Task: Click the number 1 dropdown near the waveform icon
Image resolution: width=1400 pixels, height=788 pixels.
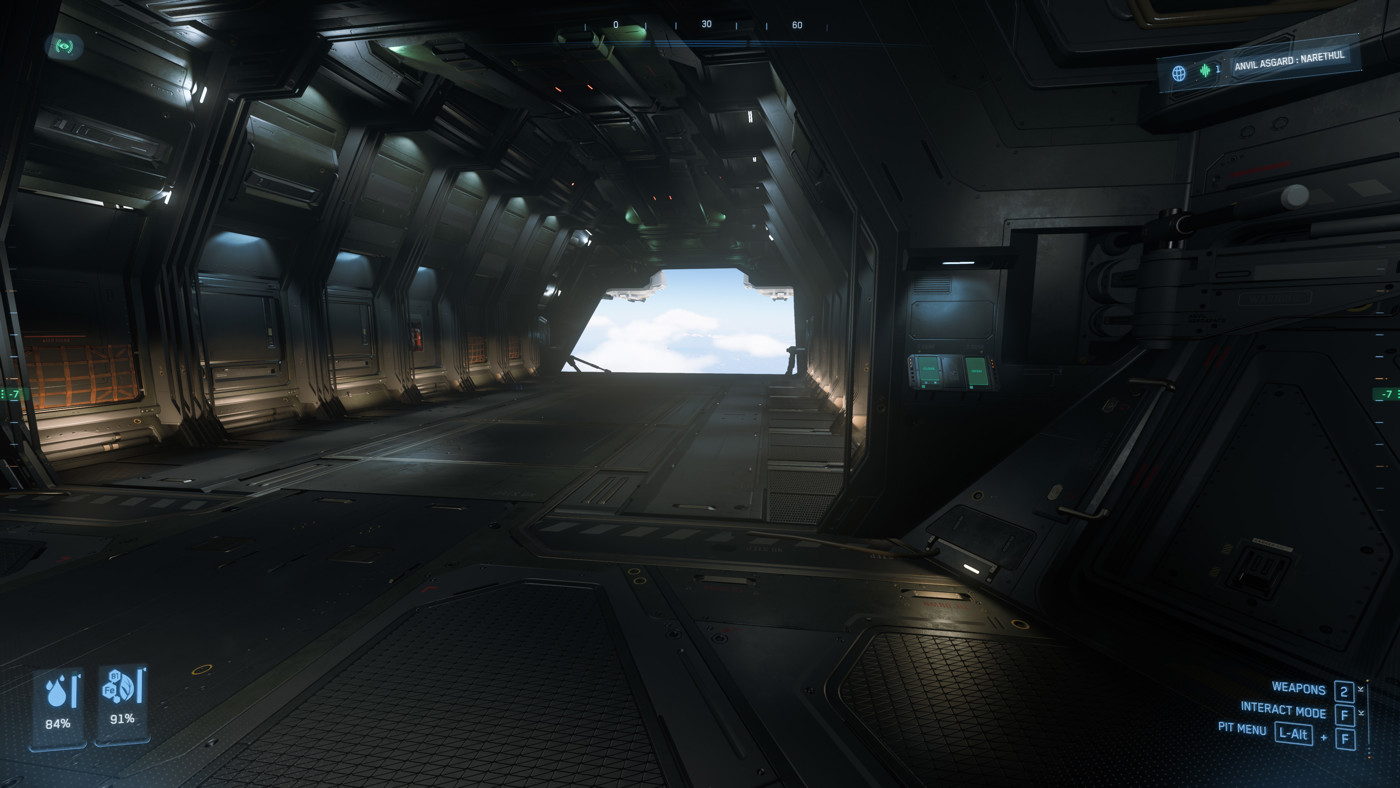Action: click(1219, 68)
